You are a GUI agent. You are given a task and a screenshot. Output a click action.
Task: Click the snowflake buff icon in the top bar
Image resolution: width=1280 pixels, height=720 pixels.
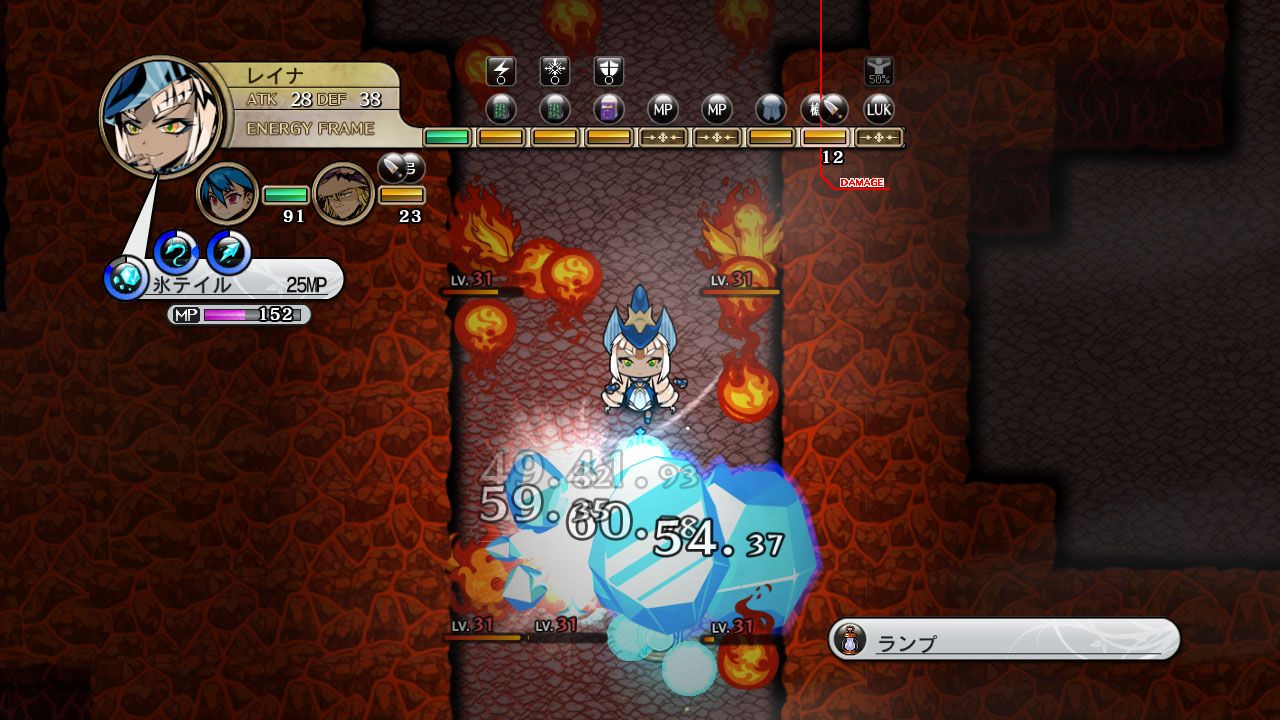[x=554, y=70]
